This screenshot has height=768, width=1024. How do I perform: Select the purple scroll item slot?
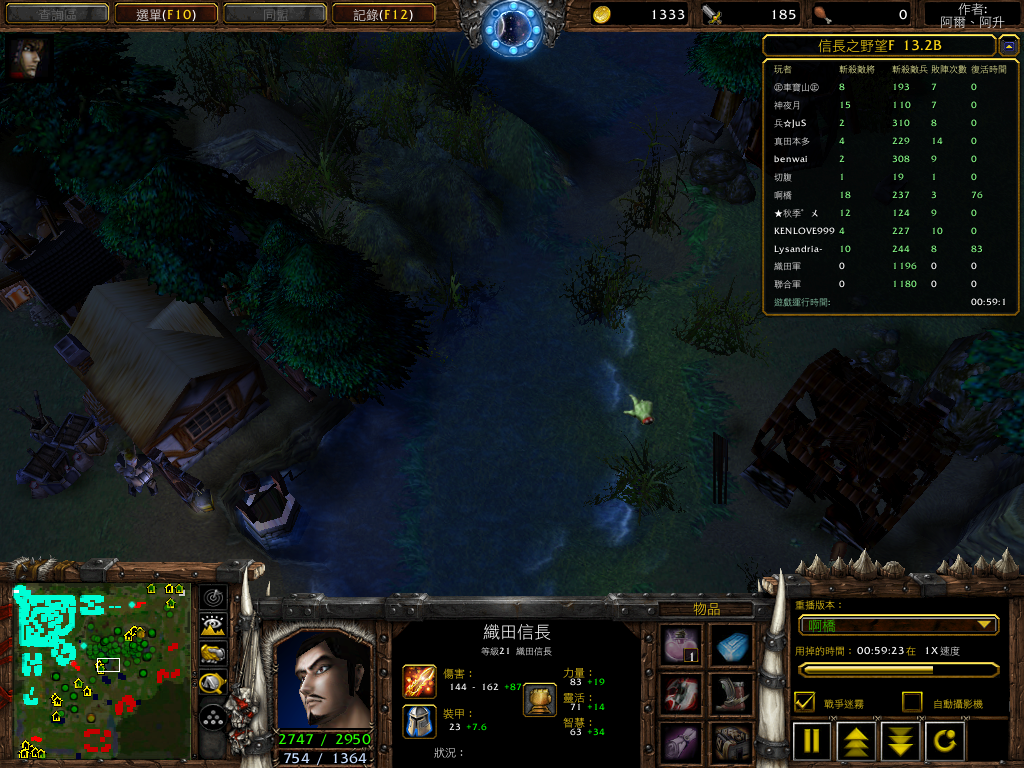682,743
